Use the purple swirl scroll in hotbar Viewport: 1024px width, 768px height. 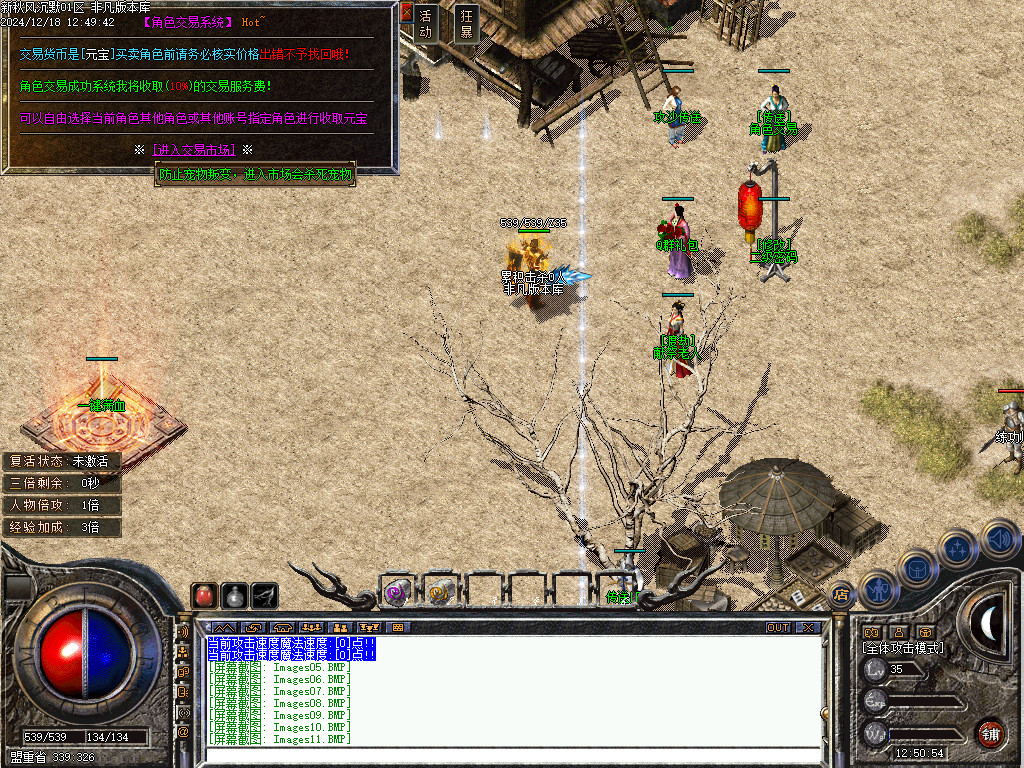(x=396, y=593)
